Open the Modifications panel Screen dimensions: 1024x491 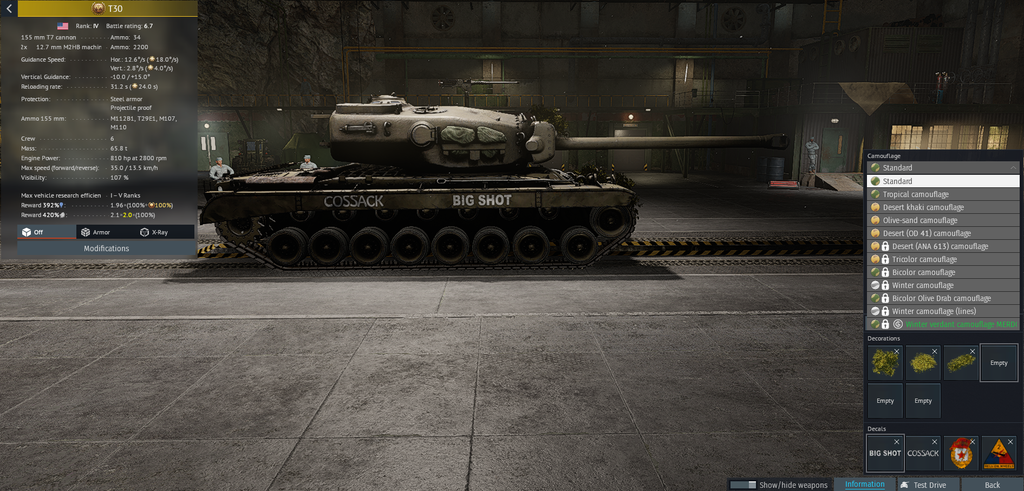click(x=106, y=249)
